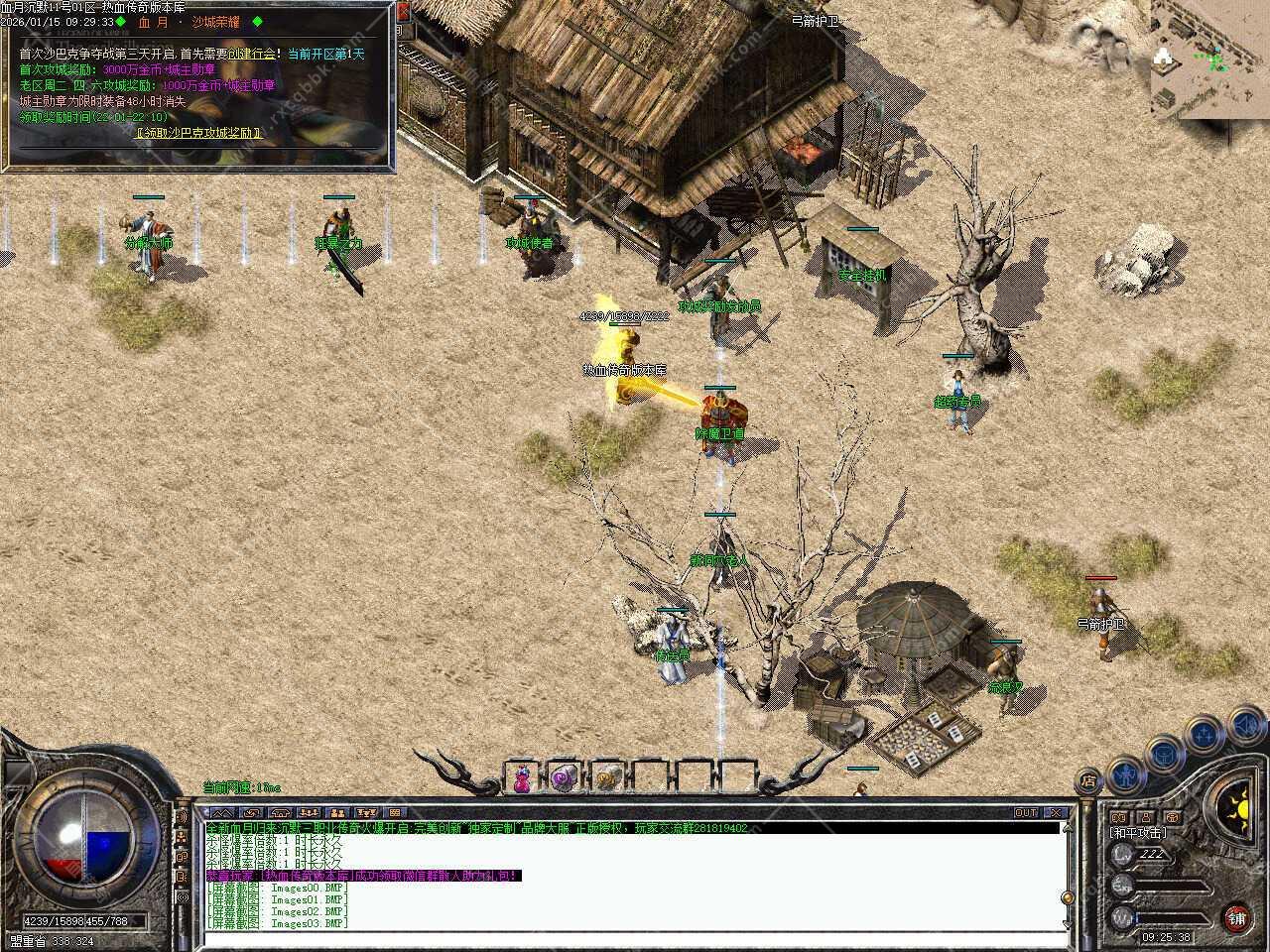1270x952 pixels.
Task: Use the golden scroll hotbar item
Action: [606, 780]
